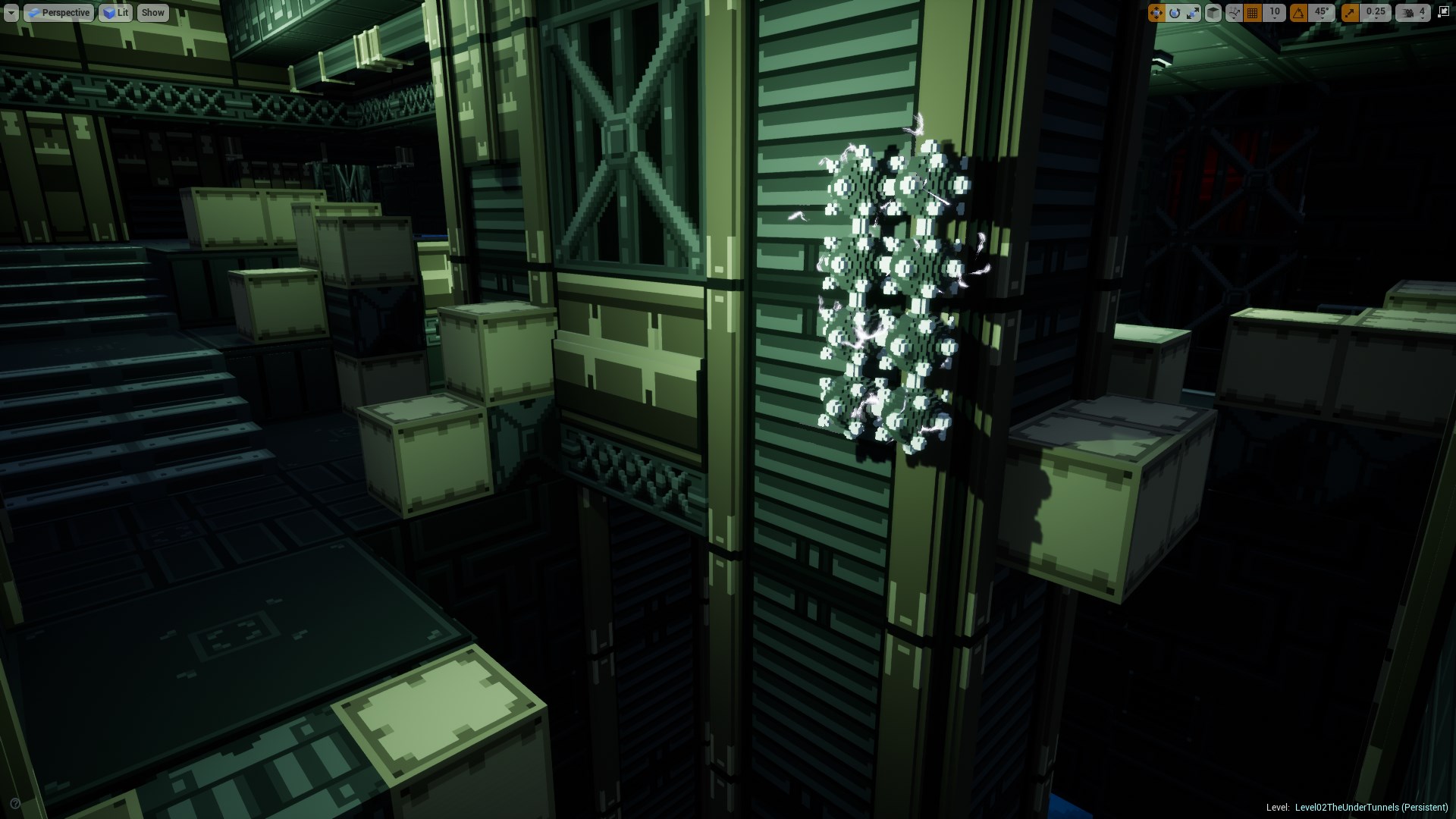The height and width of the screenshot is (819, 1456).
Task: Toggle scale snapping
Action: click(1350, 12)
